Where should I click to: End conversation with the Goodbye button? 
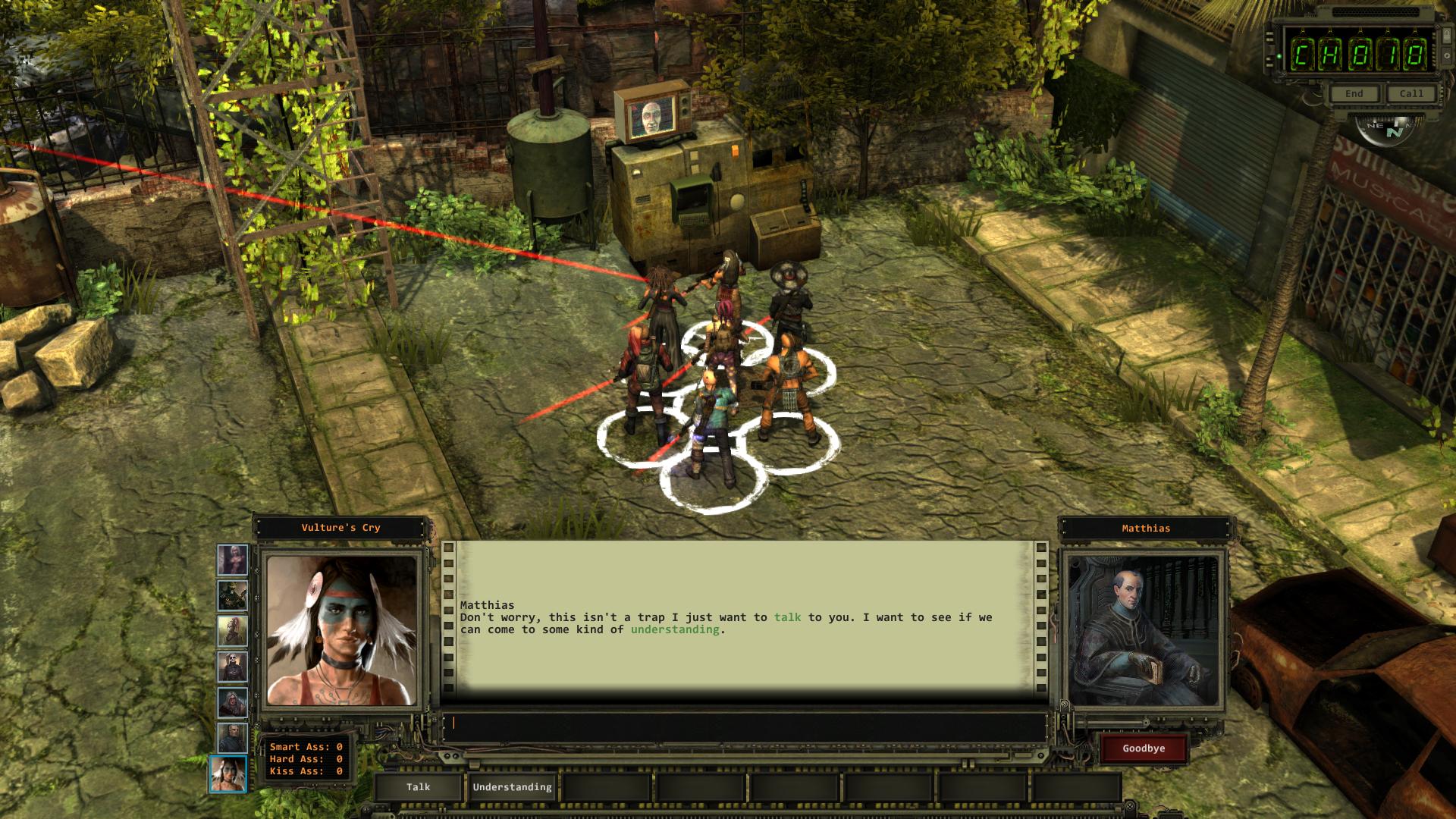pyautogui.click(x=1144, y=748)
